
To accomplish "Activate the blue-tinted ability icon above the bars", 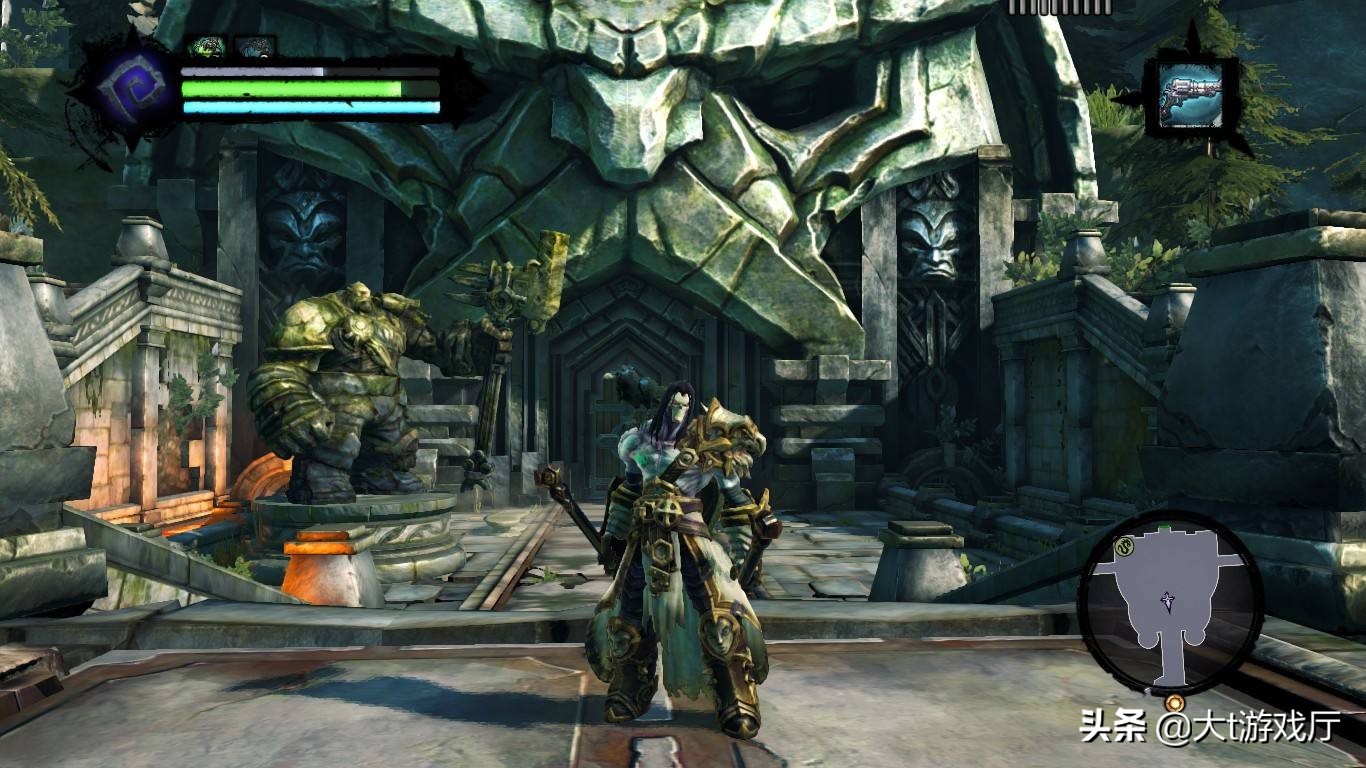I will 254,45.
